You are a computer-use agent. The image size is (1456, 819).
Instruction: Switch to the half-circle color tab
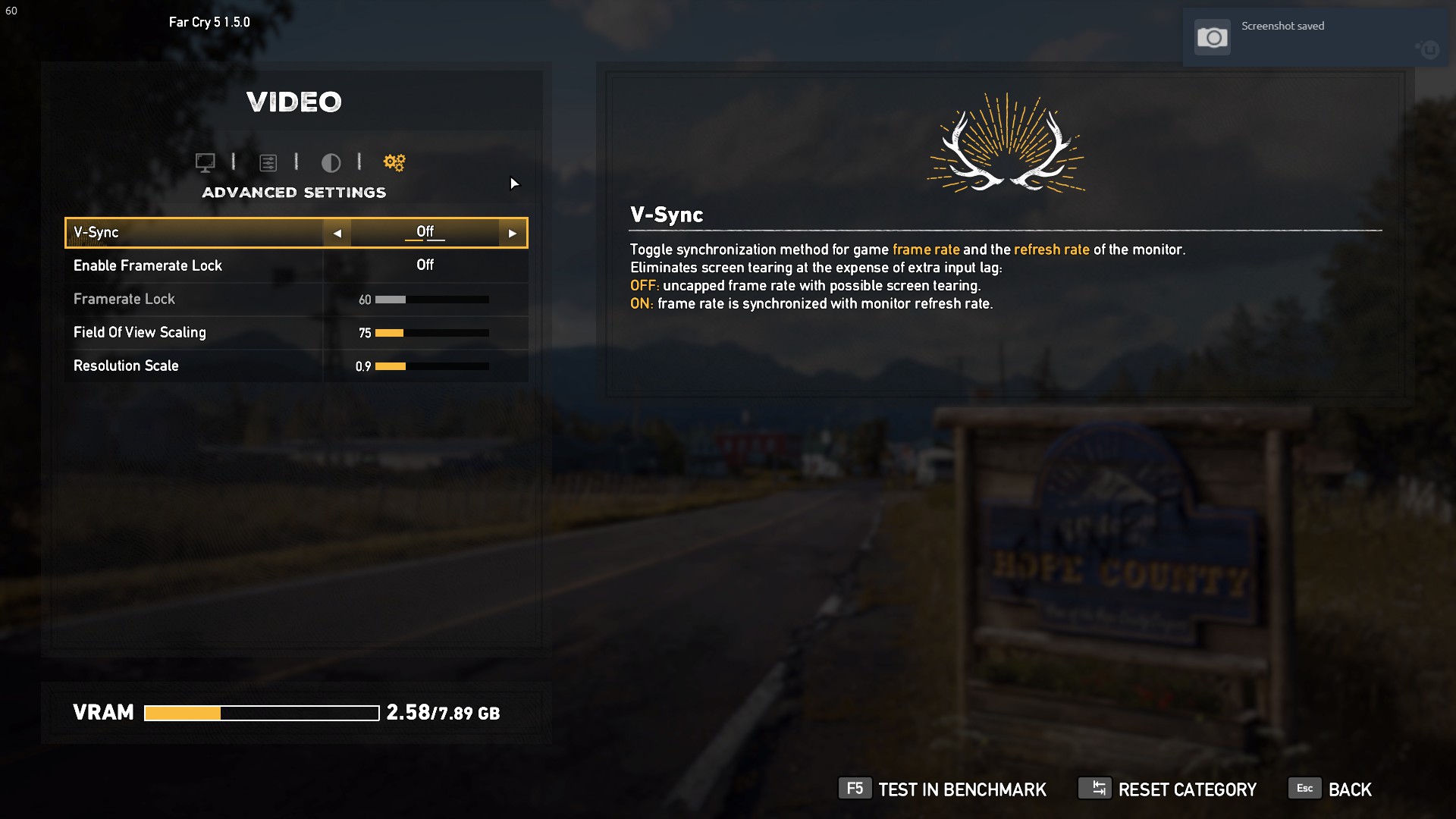(331, 162)
